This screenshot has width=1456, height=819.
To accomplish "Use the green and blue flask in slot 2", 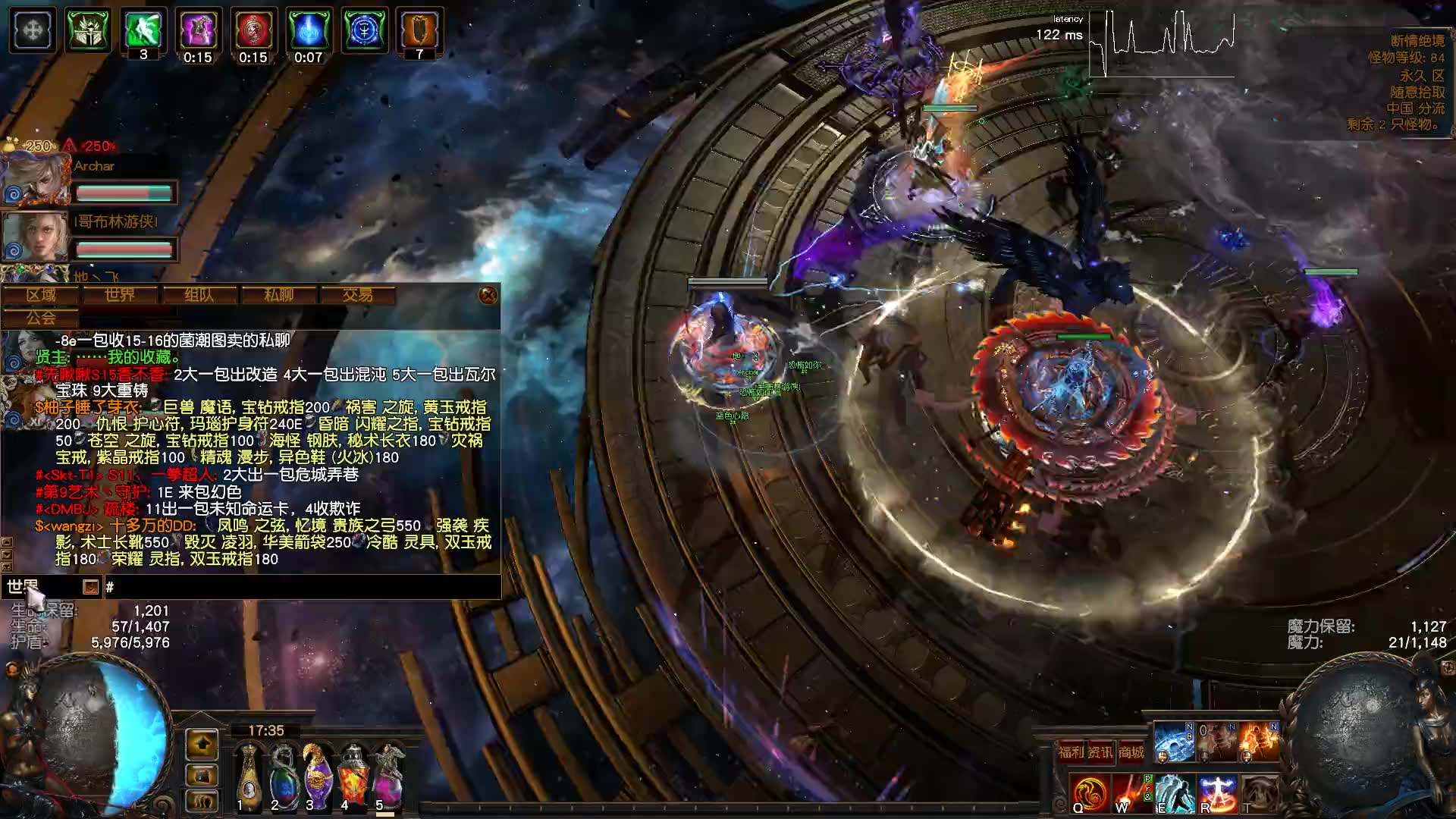I will pyautogui.click(x=282, y=775).
